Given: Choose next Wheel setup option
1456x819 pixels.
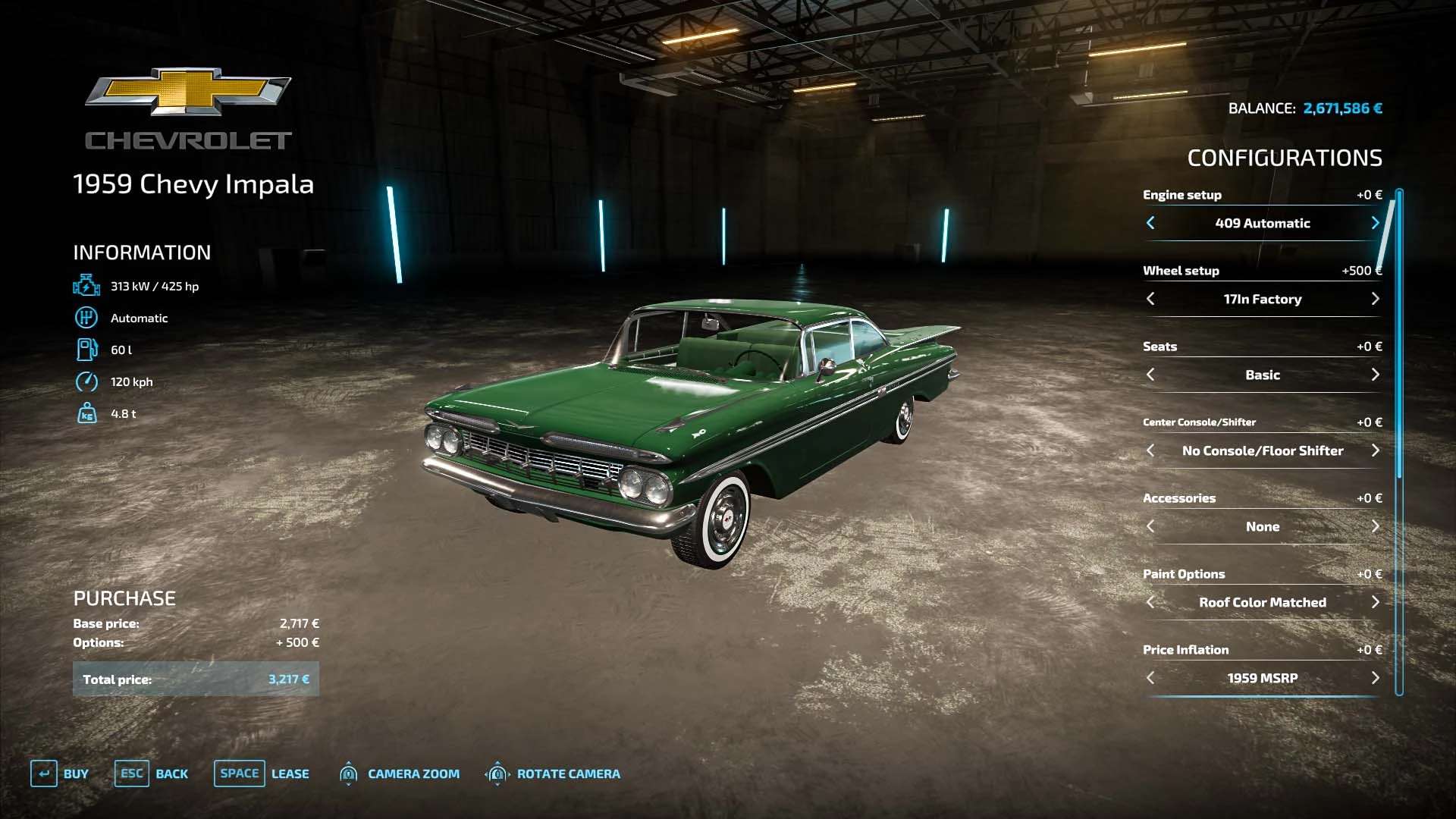Looking at the screenshot, I should (x=1375, y=299).
